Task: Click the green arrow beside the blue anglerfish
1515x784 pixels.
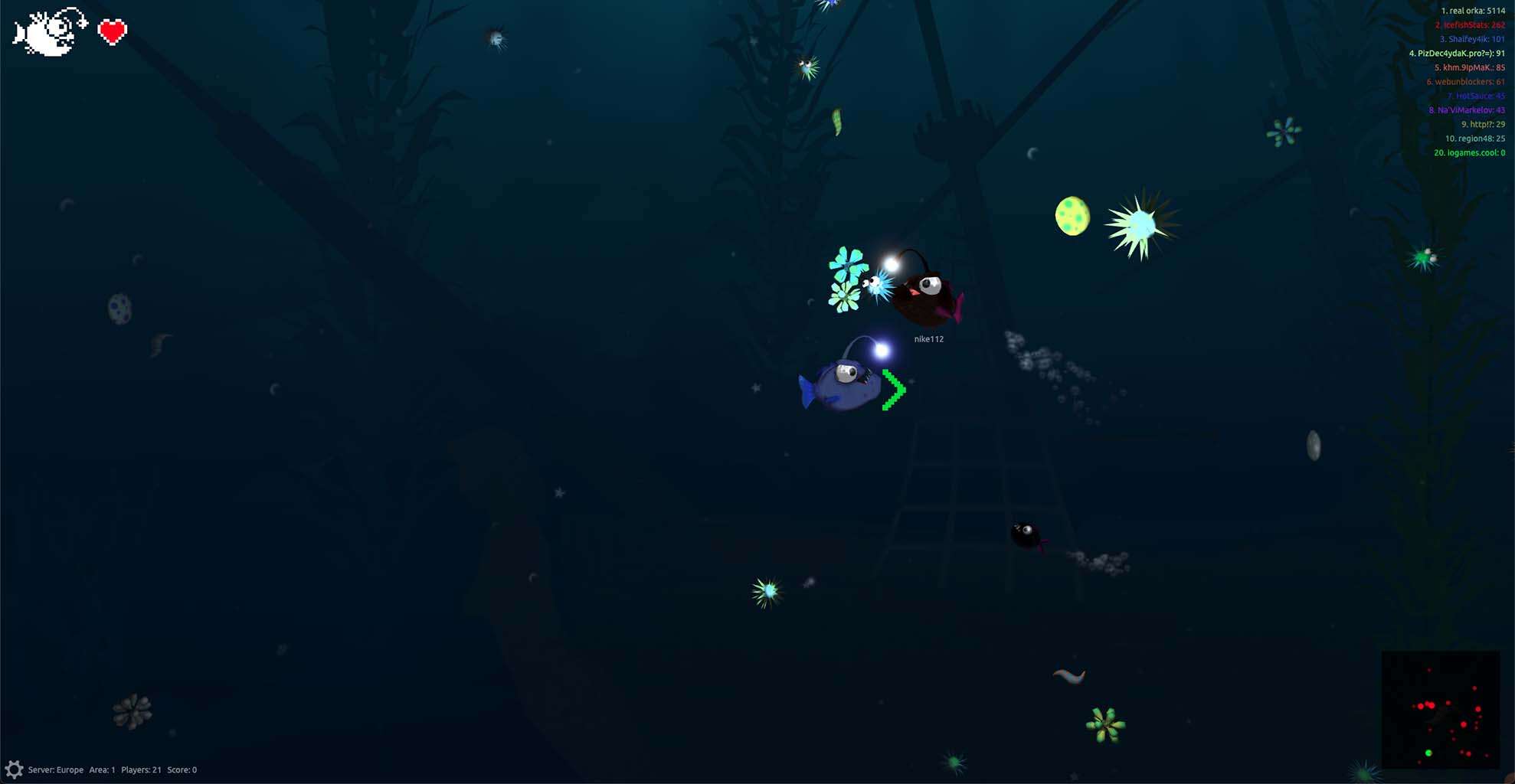Action: click(x=892, y=390)
